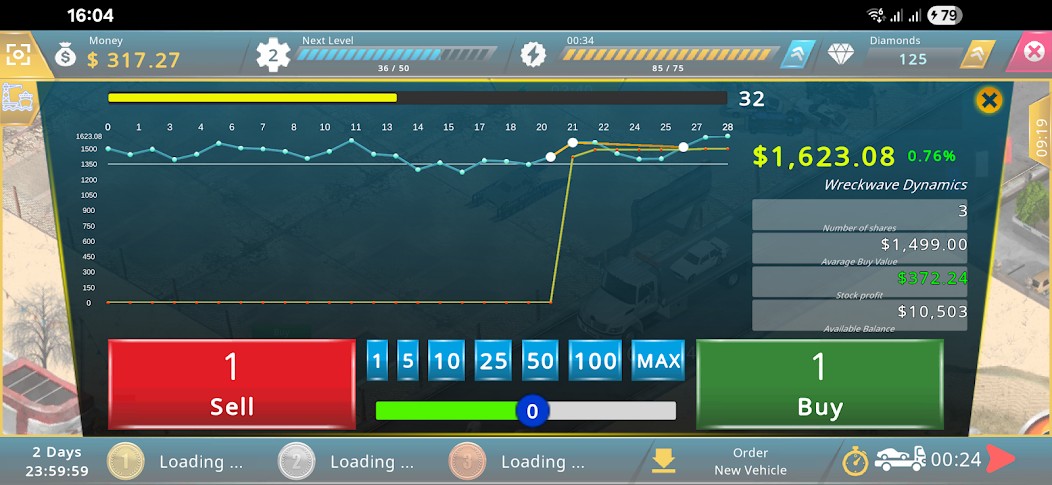Set trade quantity to 5
Image resolution: width=1052 pixels, height=485 pixels.
pyautogui.click(x=407, y=361)
